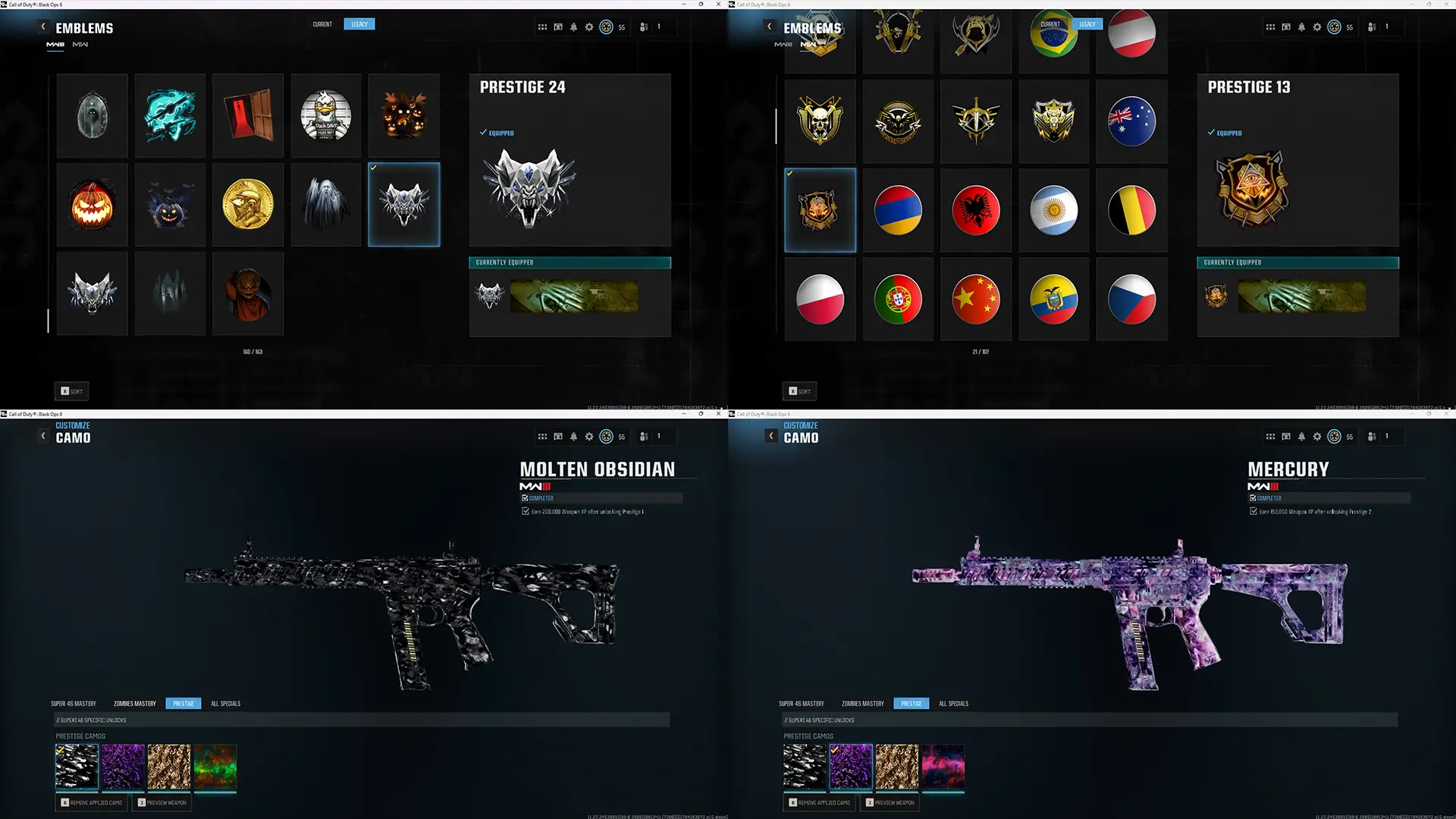Select the jack-o'-lantern pumpkin emblem
Viewport: 1456px width, 819px height.
[92, 204]
